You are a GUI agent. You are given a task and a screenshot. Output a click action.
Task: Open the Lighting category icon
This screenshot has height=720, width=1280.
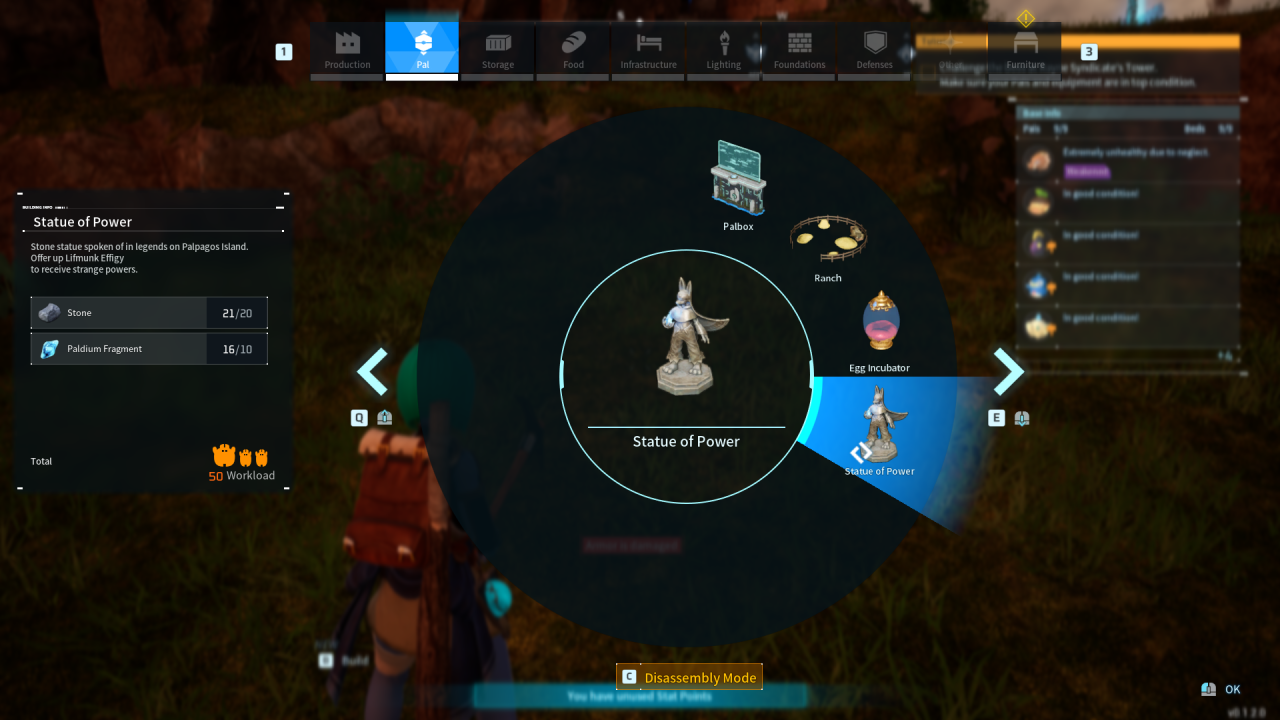point(723,50)
